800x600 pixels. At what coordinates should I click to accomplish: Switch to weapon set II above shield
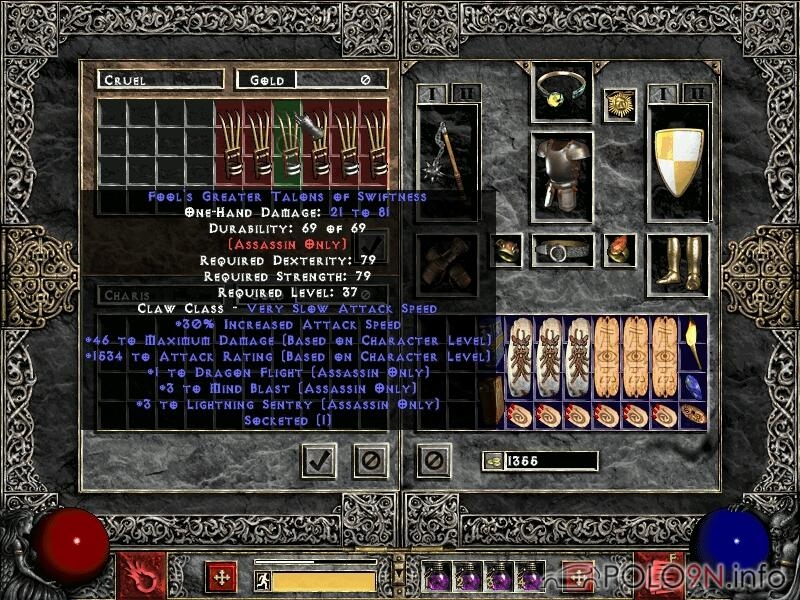pyautogui.click(x=695, y=93)
